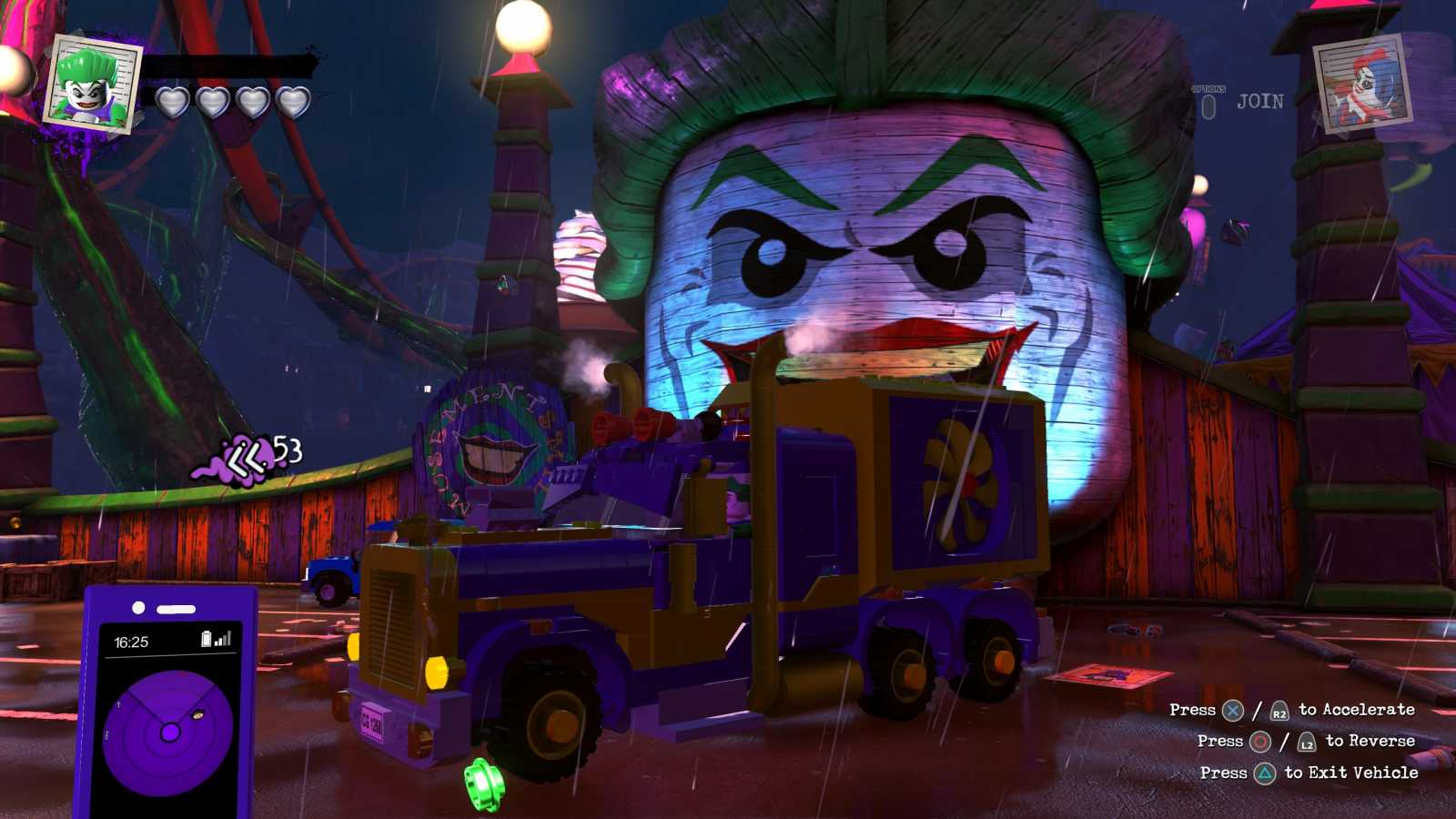Click the 16:25 clock on the phone
Viewport: 1456px width, 819px height.
(x=131, y=641)
